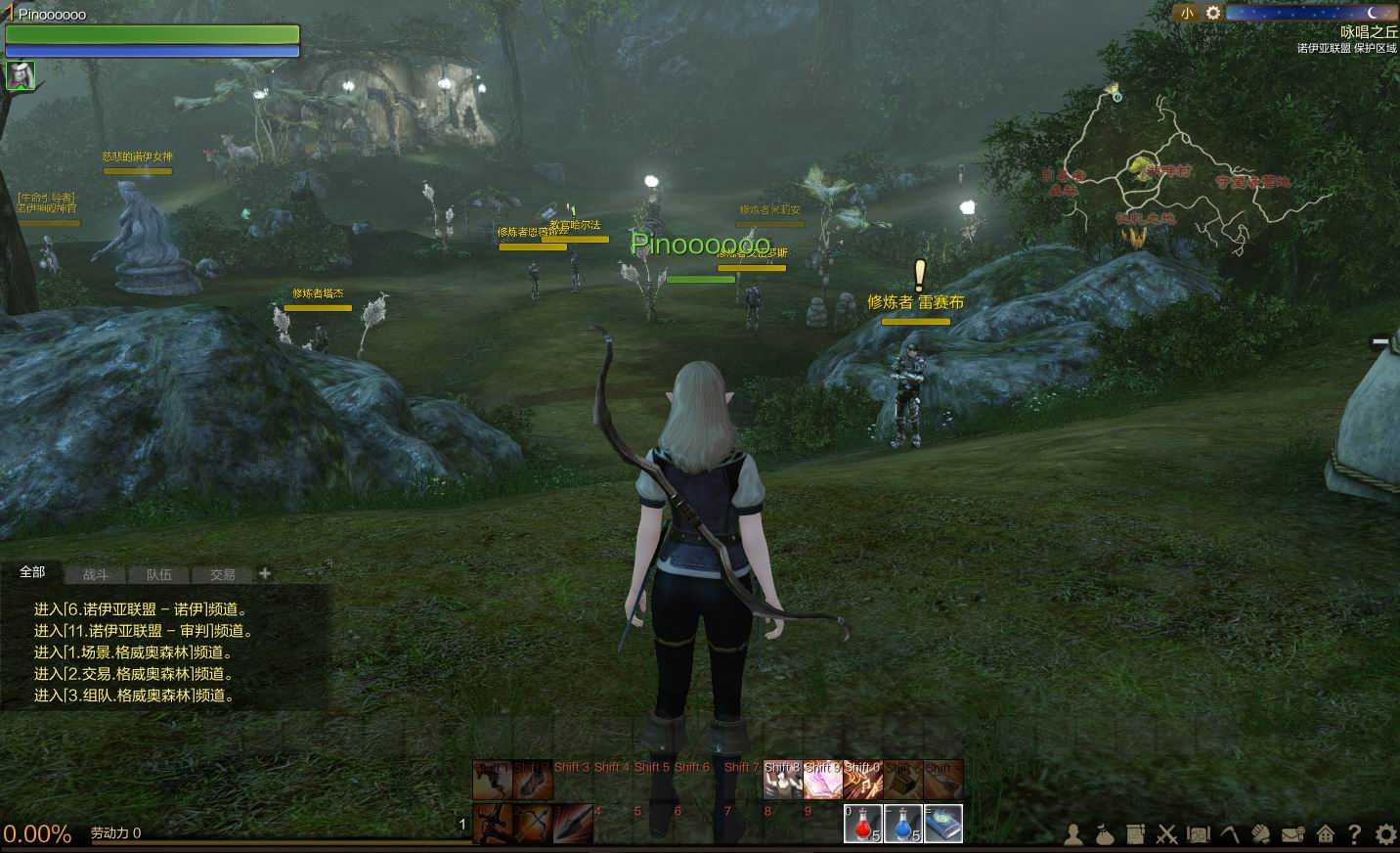Activate the blue spellbook hotbar item
This screenshot has height=853, width=1400.
coord(942,824)
